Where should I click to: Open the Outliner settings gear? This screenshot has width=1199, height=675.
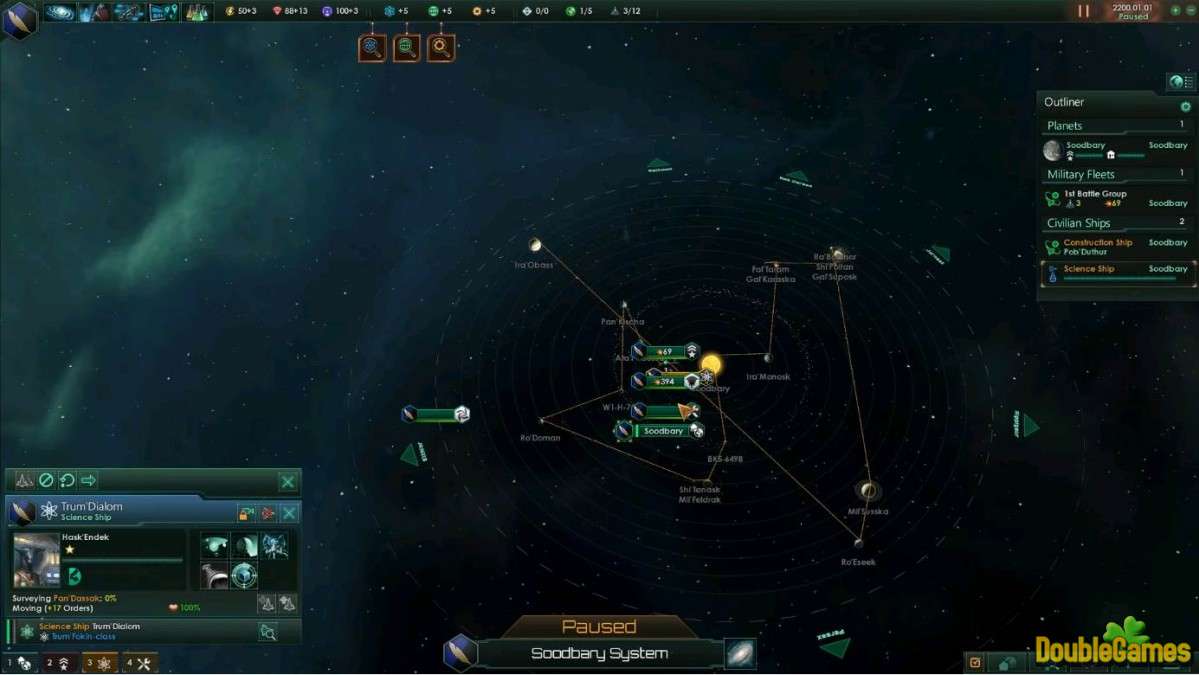[1186, 106]
